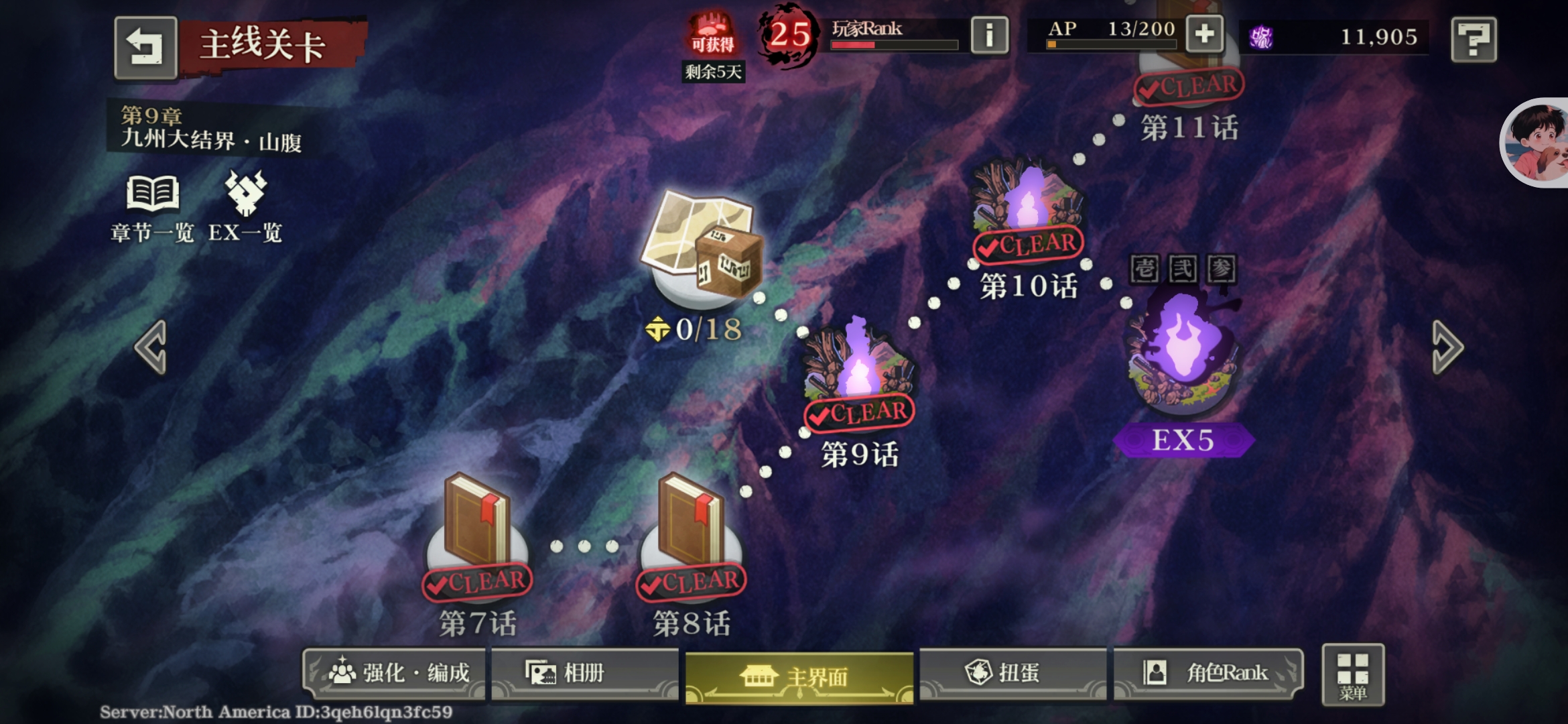The height and width of the screenshot is (724, 1568).
Task: Open the 扭蛋 gacha screen
Action: pyautogui.click(x=1012, y=673)
